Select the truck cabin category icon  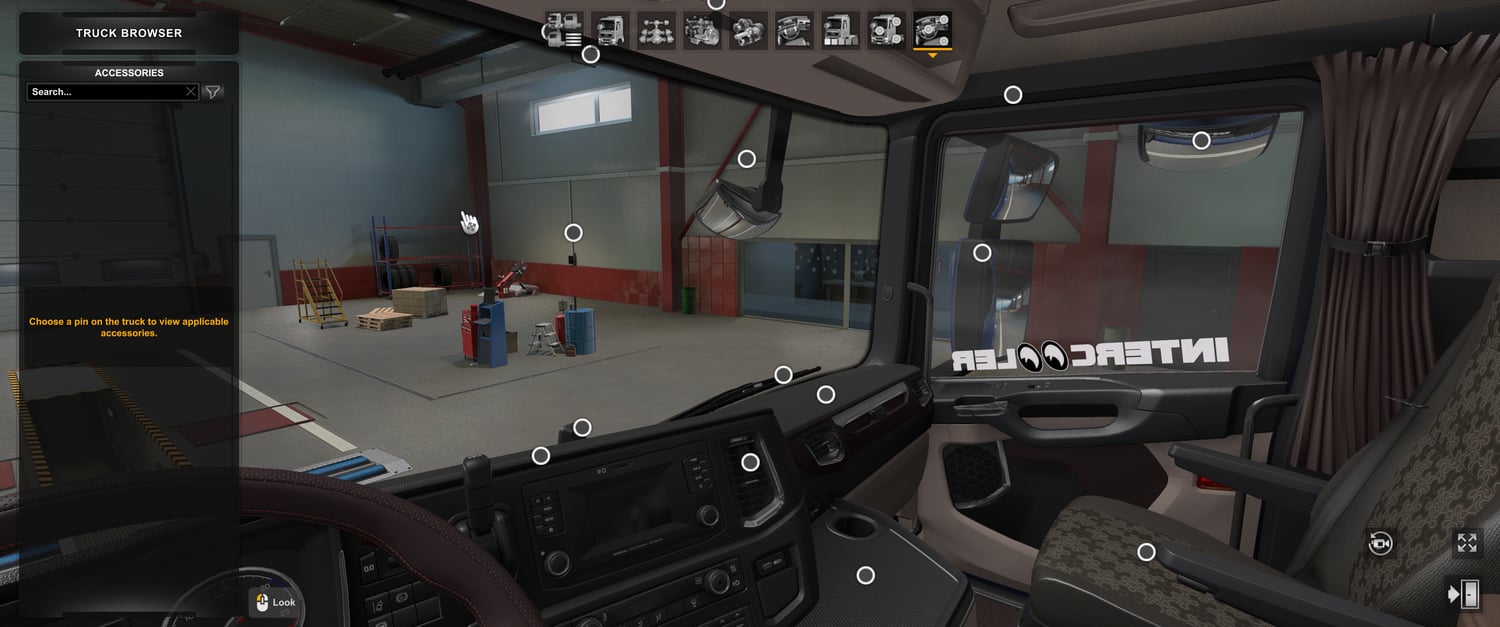610,30
